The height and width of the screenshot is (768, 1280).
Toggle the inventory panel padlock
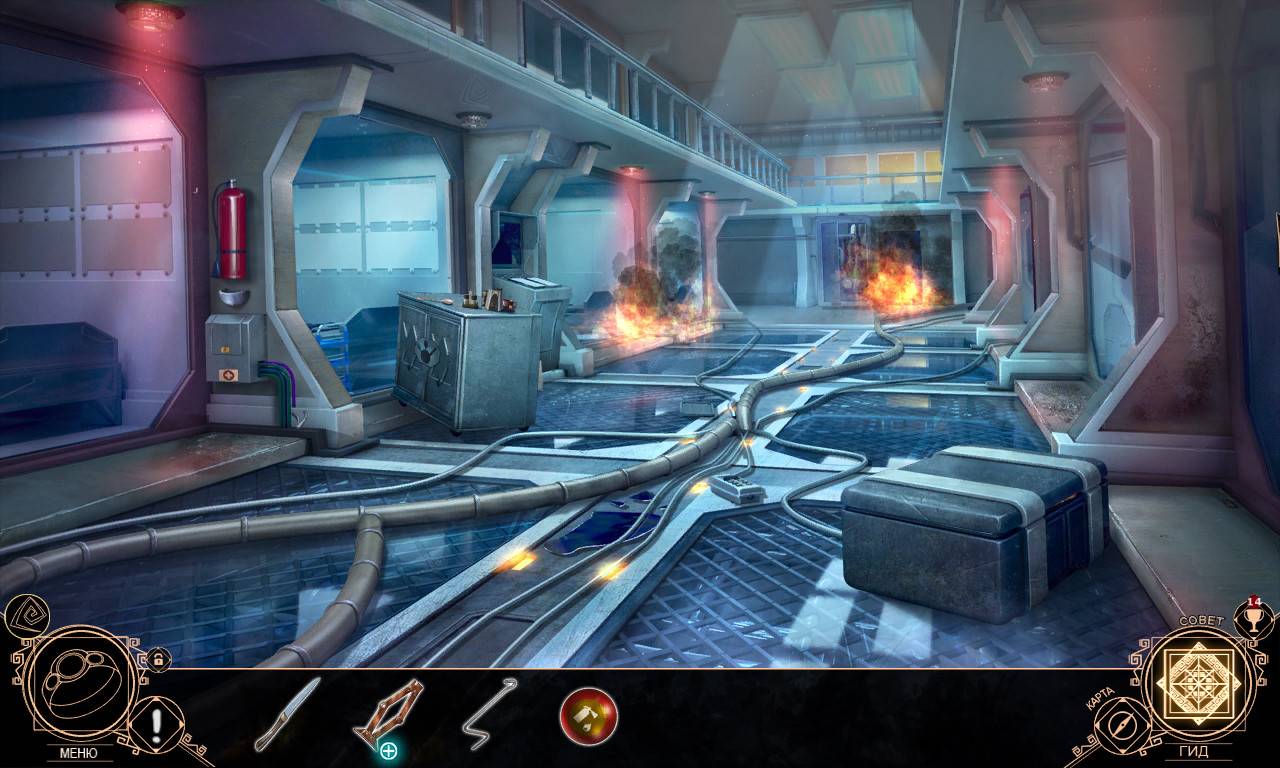(x=157, y=659)
